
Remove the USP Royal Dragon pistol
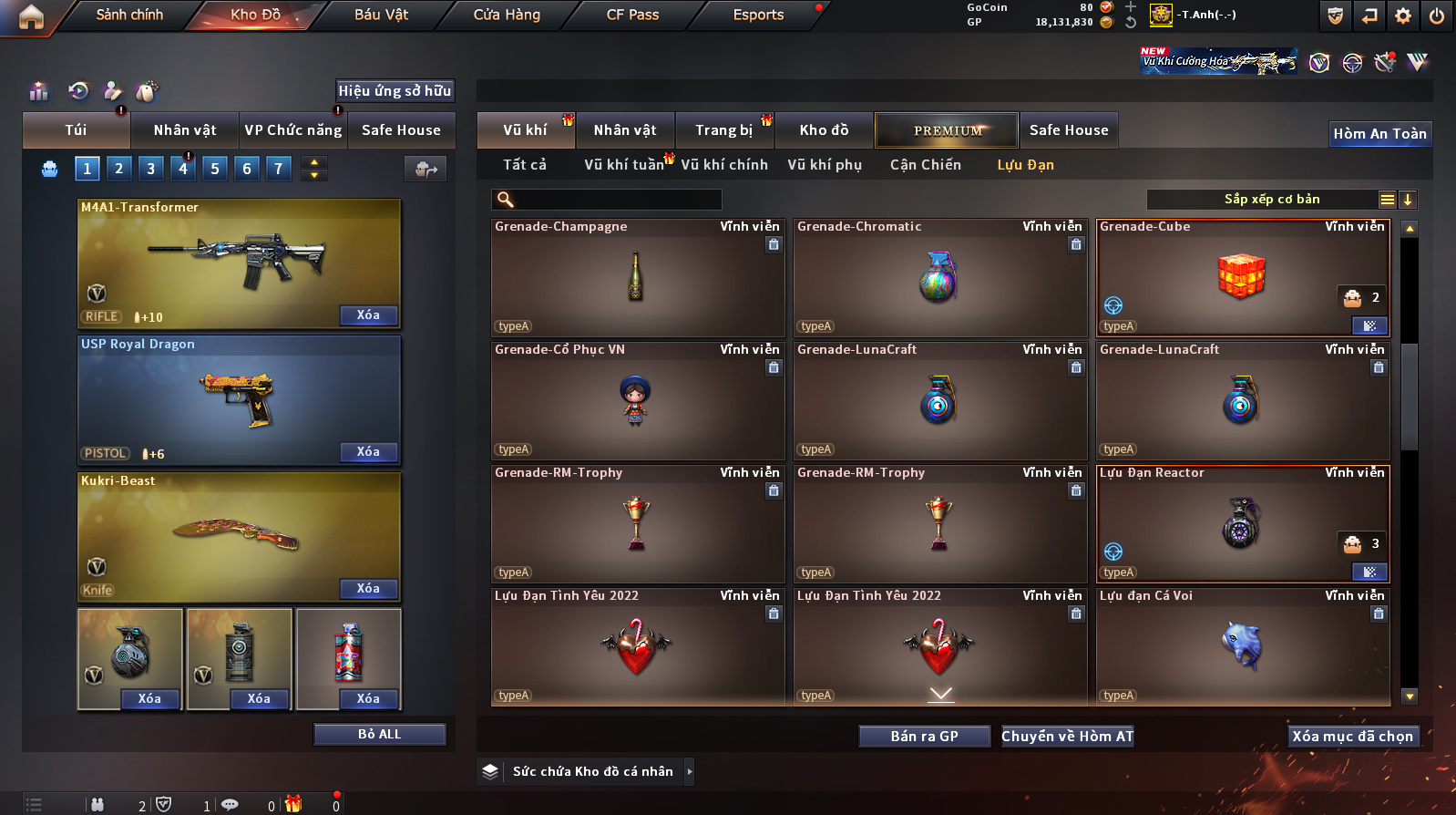coord(368,452)
